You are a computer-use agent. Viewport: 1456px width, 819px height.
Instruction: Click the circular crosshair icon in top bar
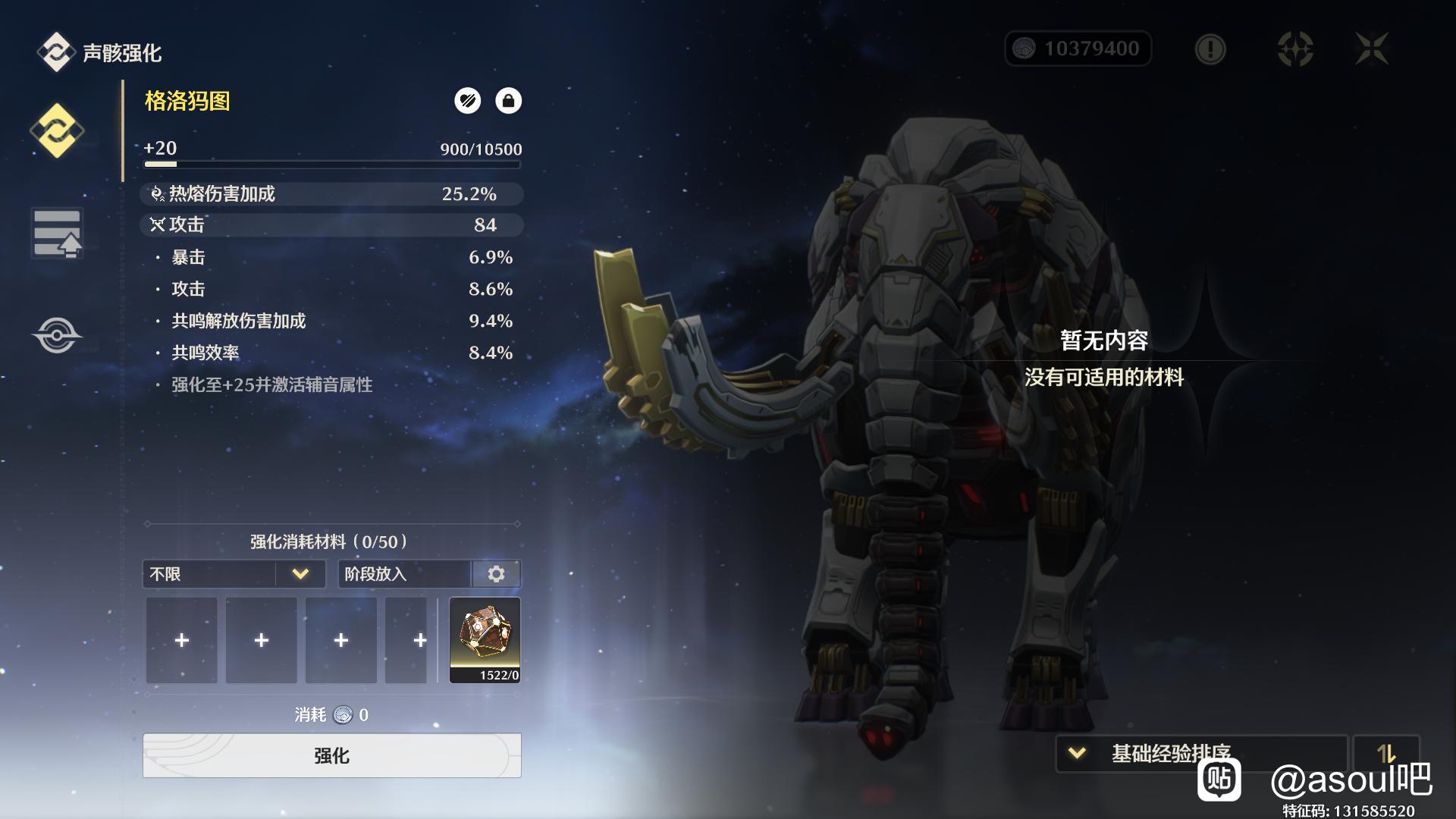(1295, 49)
